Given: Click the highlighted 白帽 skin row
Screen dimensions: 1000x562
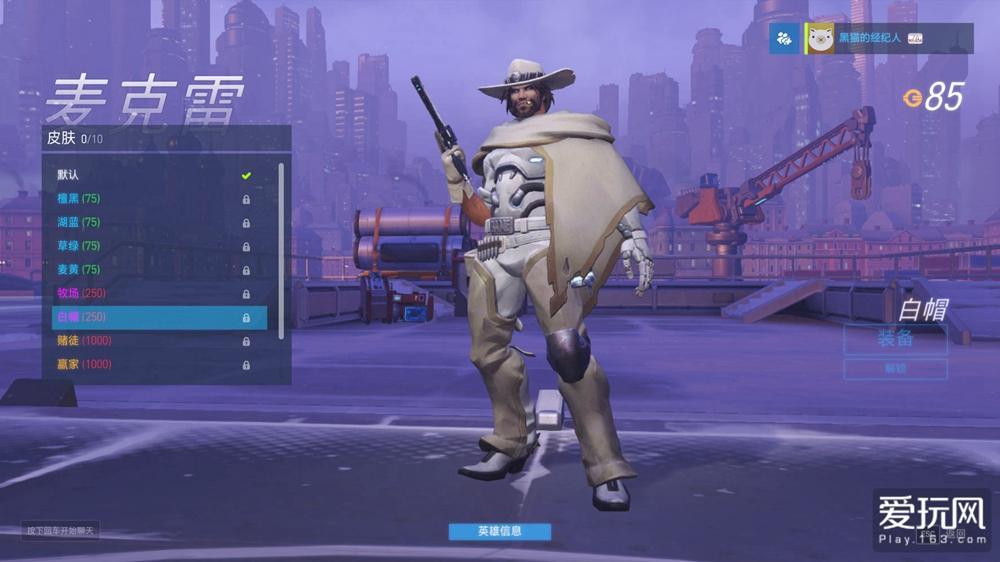Looking at the screenshot, I should click(x=158, y=317).
